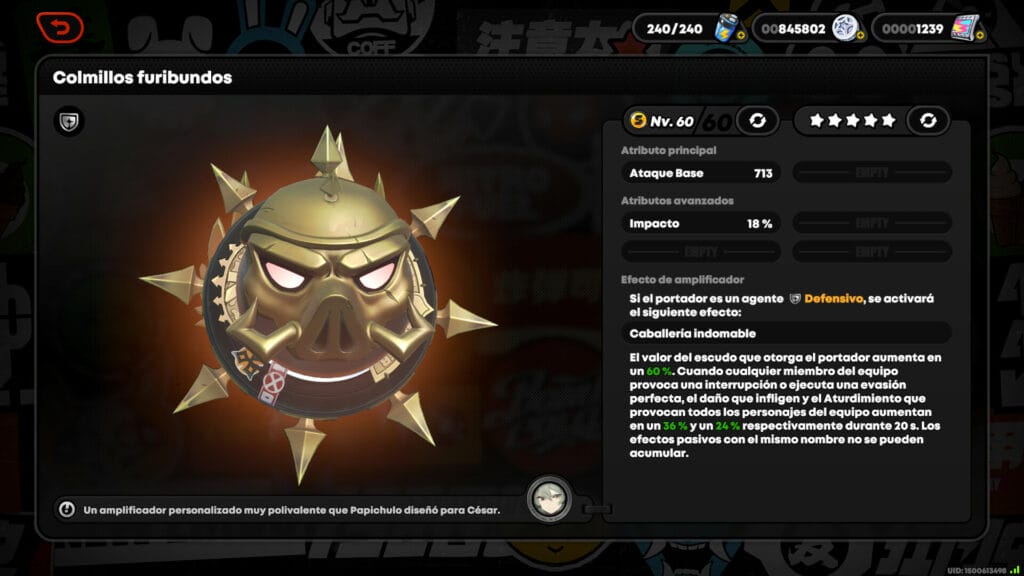Click the Defensivo keyword in the effect text
1024x576 pixels.
[832, 298]
